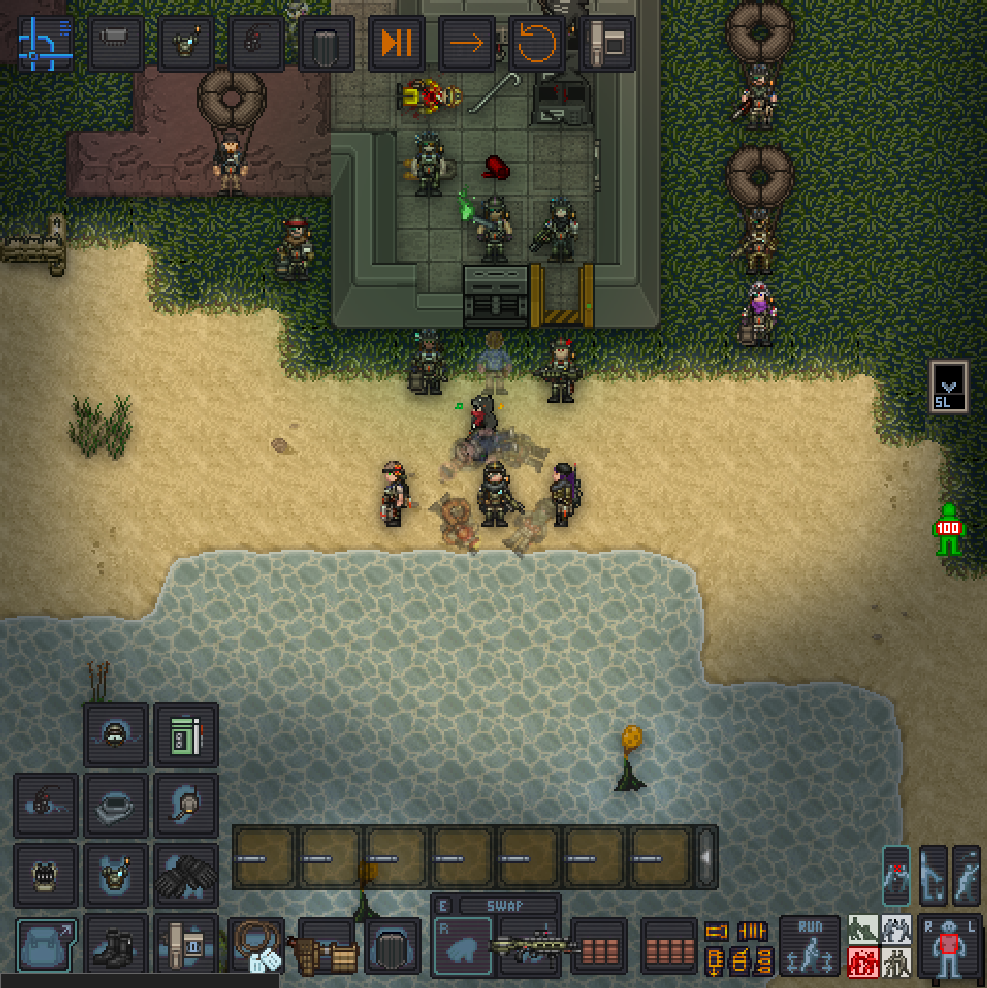The width and height of the screenshot is (987, 988).
Task: Click the orange circular-arrow rotate button
Action: pos(536,43)
